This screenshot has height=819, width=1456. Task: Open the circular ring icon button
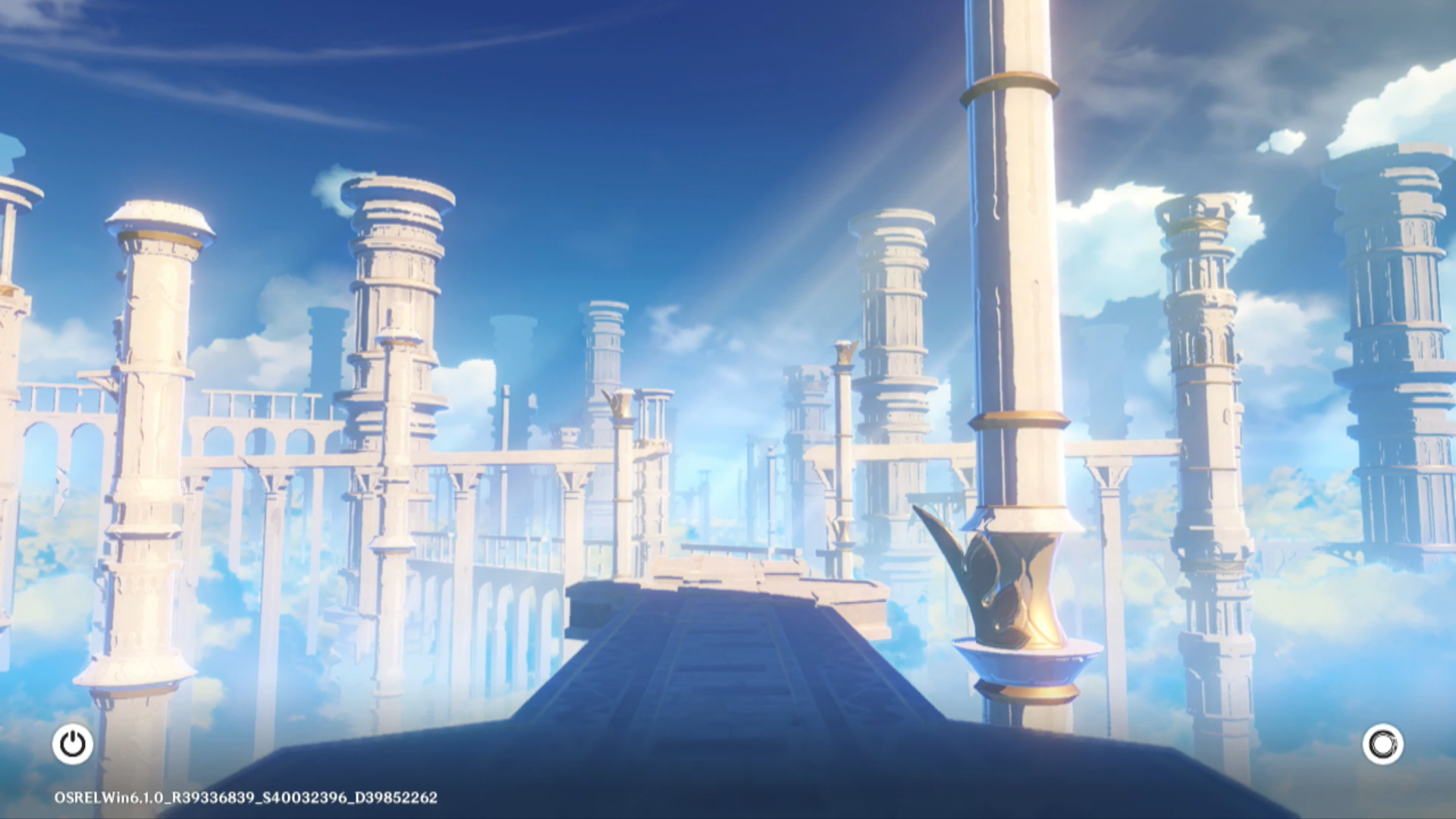[1382, 744]
